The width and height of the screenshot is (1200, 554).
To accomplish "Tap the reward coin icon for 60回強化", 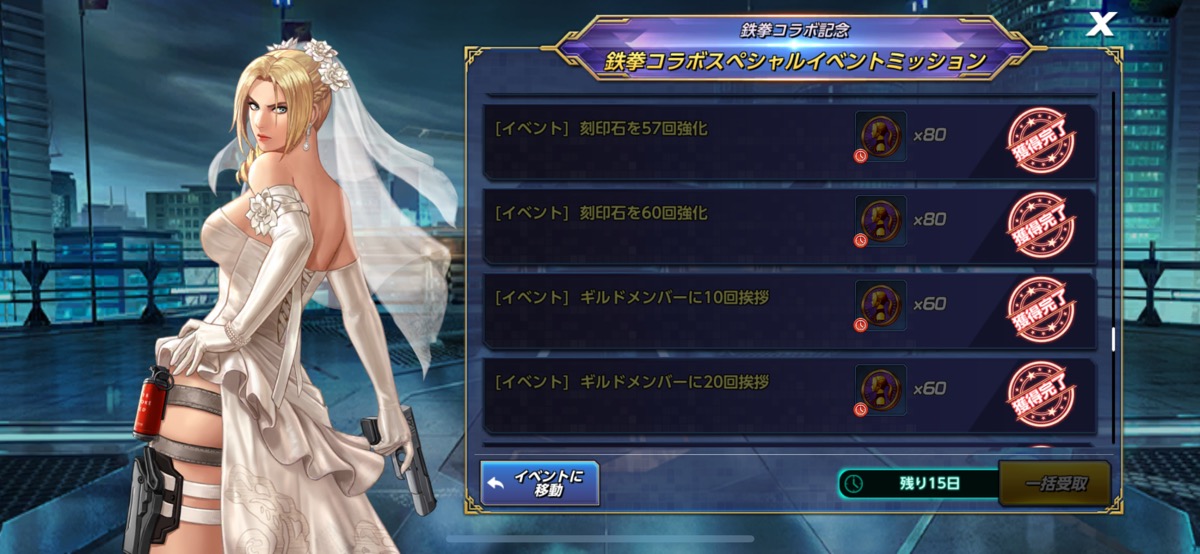I will [881, 220].
